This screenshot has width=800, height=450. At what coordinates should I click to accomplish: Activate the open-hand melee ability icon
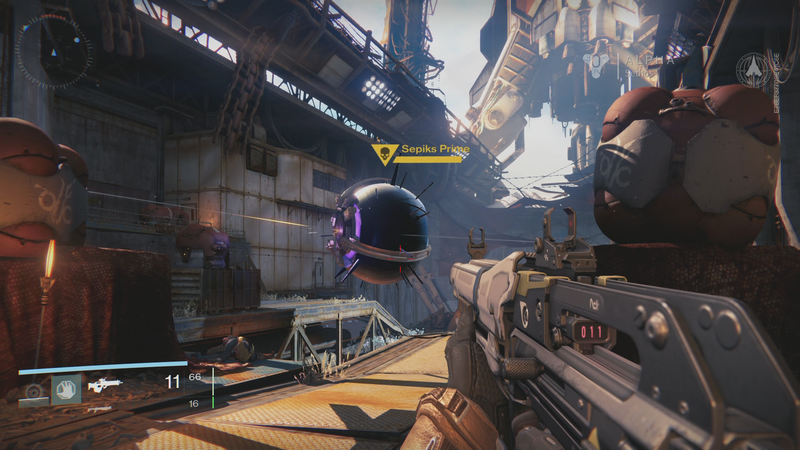pyautogui.click(x=66, y=388)
